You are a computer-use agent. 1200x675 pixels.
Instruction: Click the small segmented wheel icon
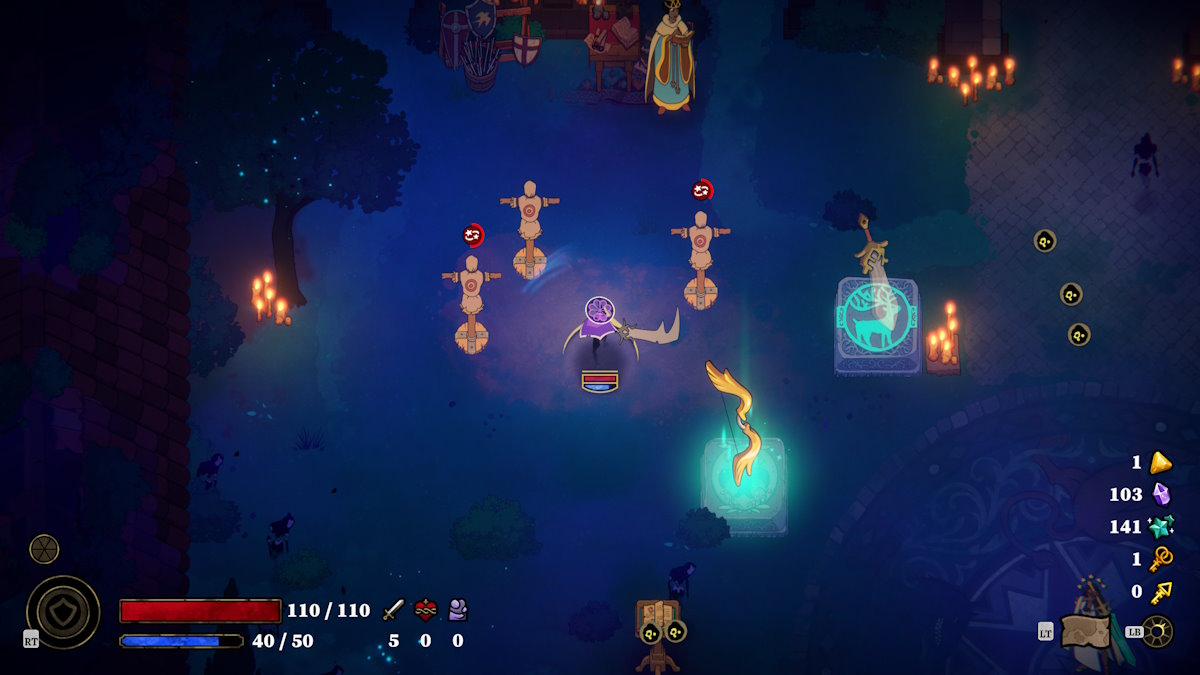(x=44, y=548)
